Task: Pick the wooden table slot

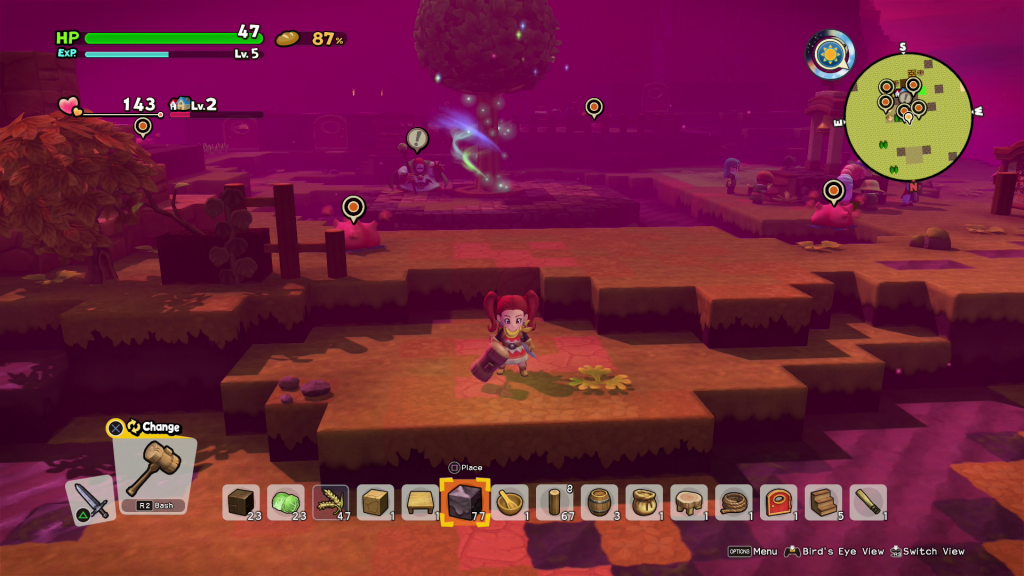Action: coord(421,502)
